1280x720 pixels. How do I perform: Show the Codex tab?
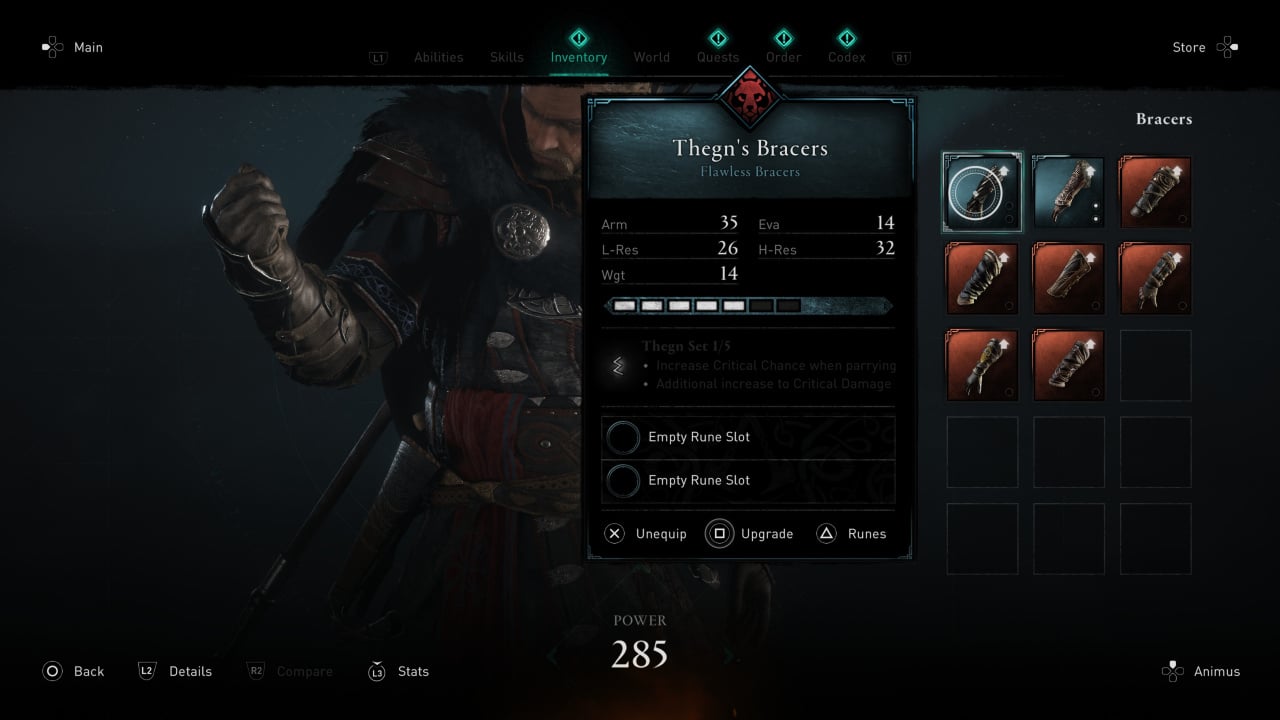pyautogui.click(x=846, y=57)
